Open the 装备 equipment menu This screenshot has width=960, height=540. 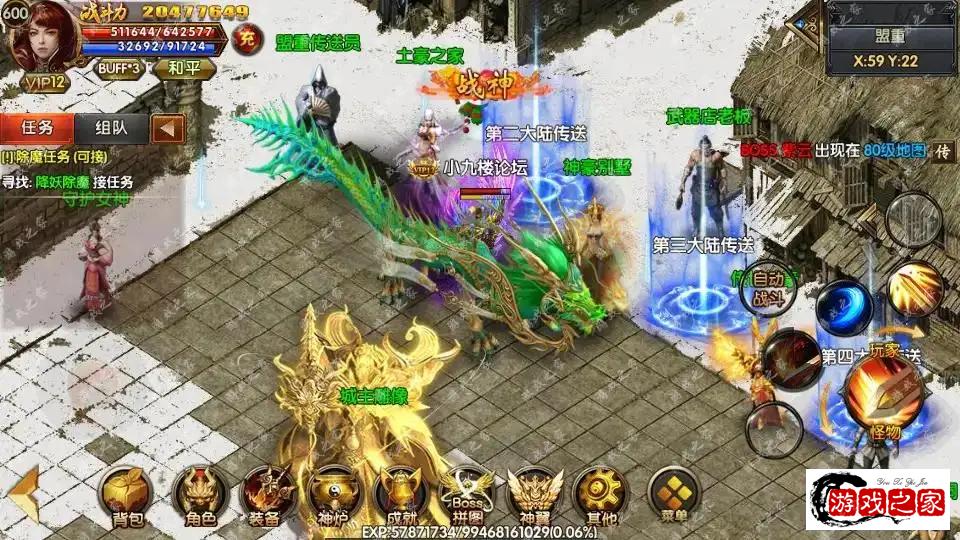point(264,494)
